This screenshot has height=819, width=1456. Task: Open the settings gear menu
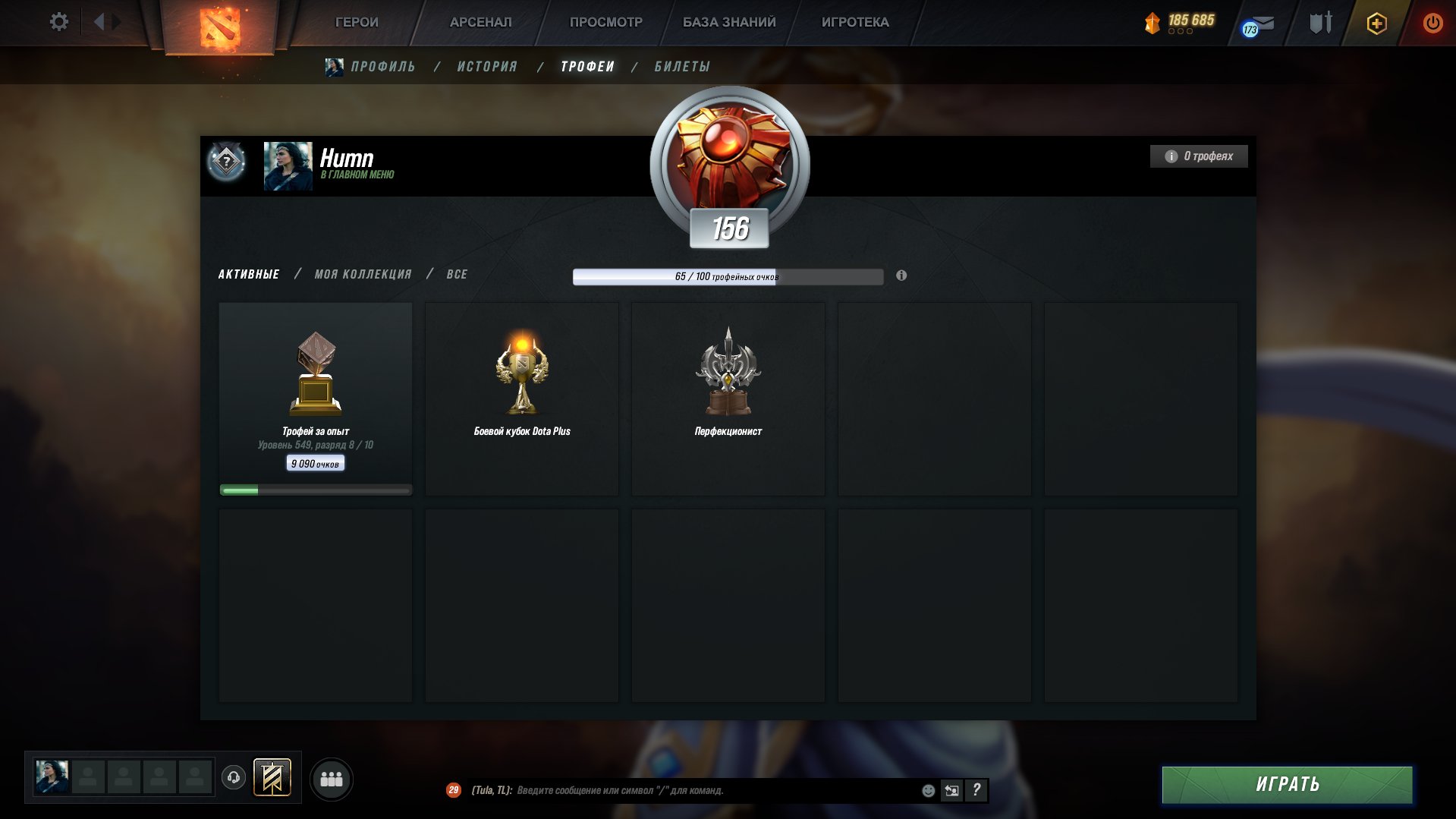[x=58, y=22]
